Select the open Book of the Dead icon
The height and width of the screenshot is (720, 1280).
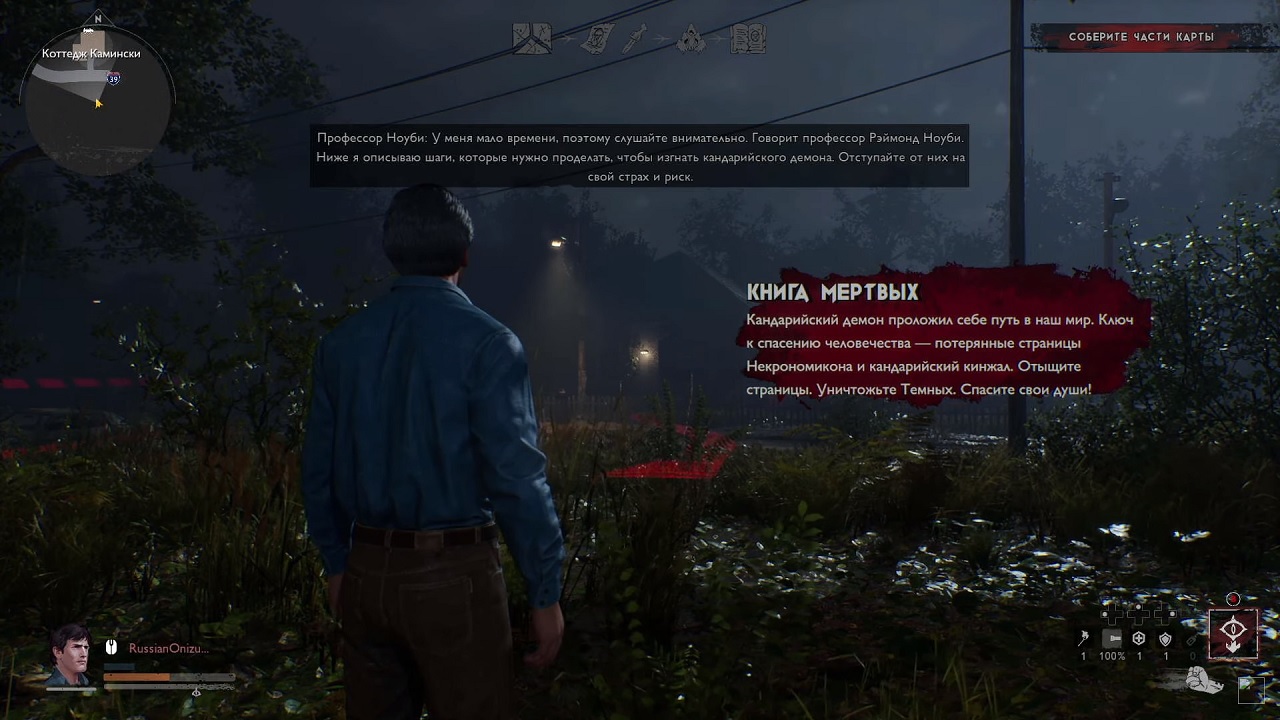point(748,39)
